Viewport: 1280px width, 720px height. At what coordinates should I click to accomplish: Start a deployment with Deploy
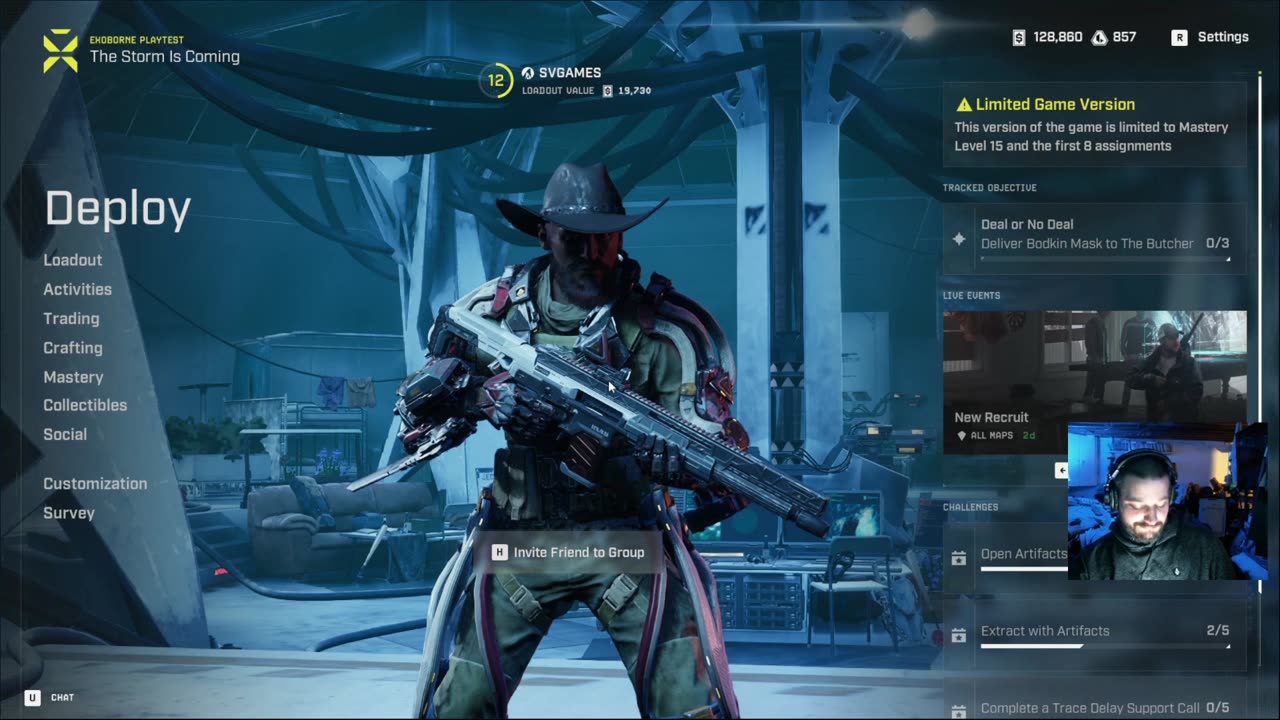(x=118, y=209)
